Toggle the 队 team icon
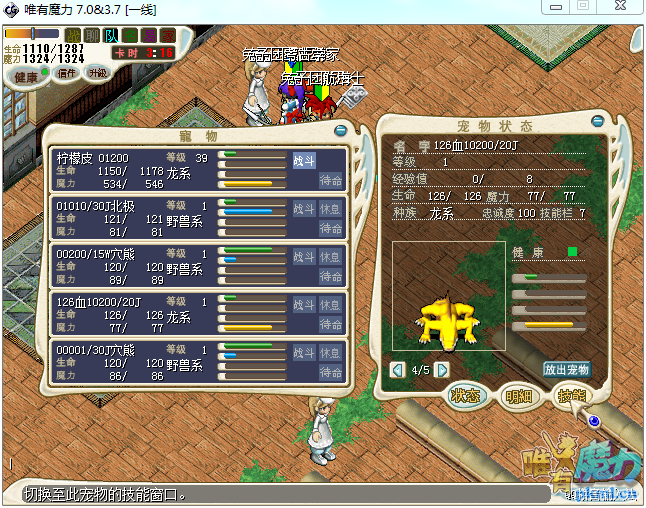Viewport: 646px width, 508px height. [112, 36]
